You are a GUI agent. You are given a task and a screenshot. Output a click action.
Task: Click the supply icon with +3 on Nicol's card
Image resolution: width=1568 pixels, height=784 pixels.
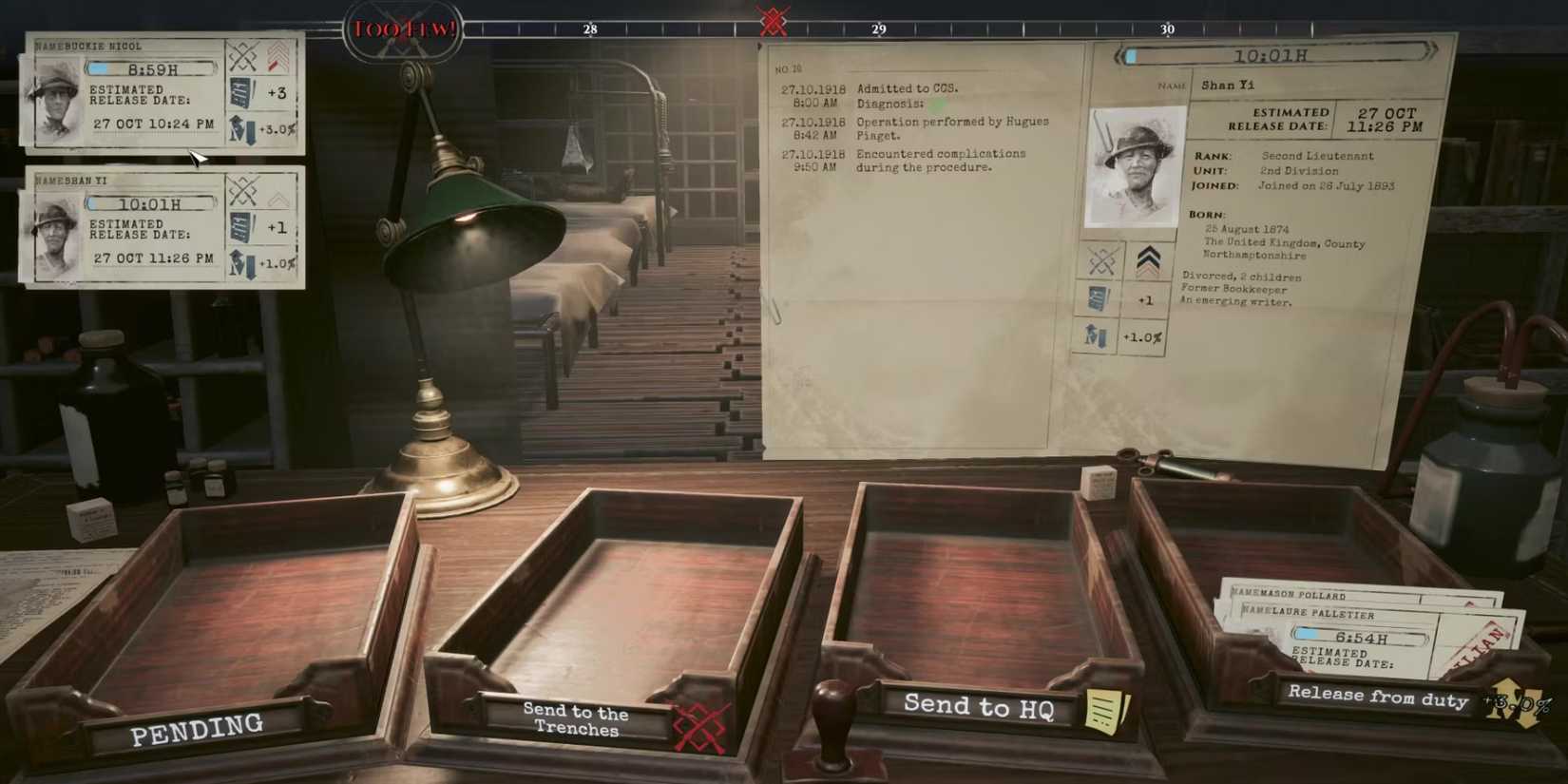(x=239, y=92)
